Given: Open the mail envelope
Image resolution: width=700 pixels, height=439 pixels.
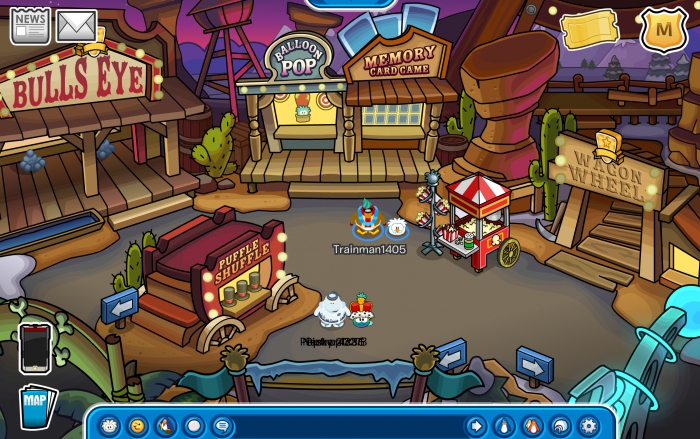Looking at the screenshot, I should (76, 25).
